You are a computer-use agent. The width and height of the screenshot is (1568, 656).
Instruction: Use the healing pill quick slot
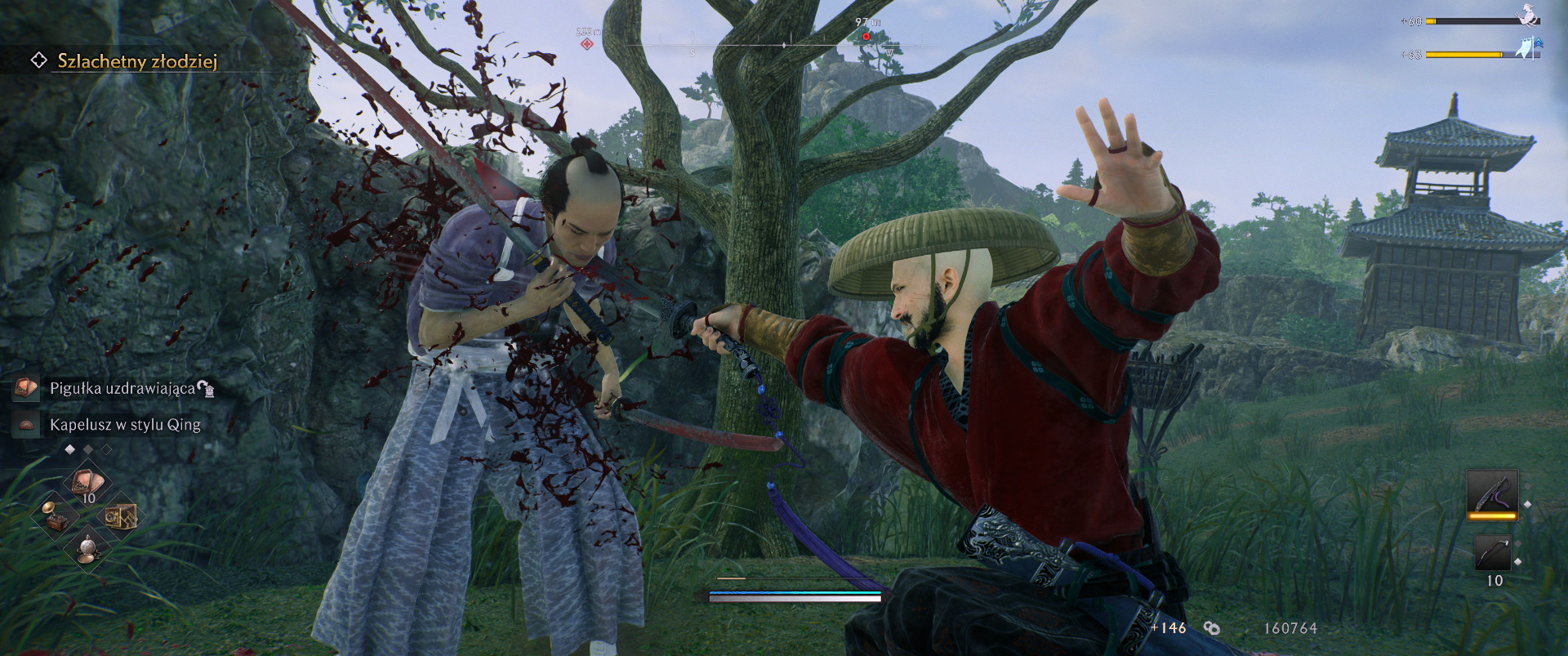point(87,484)
